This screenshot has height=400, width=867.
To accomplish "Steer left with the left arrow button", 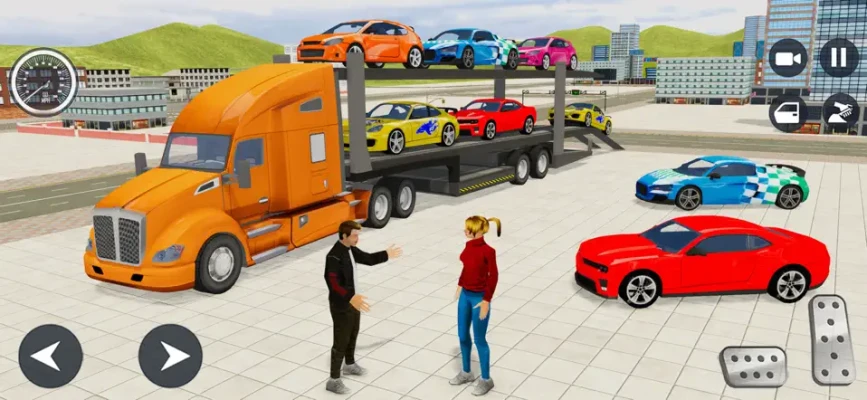I will point(50,356).
